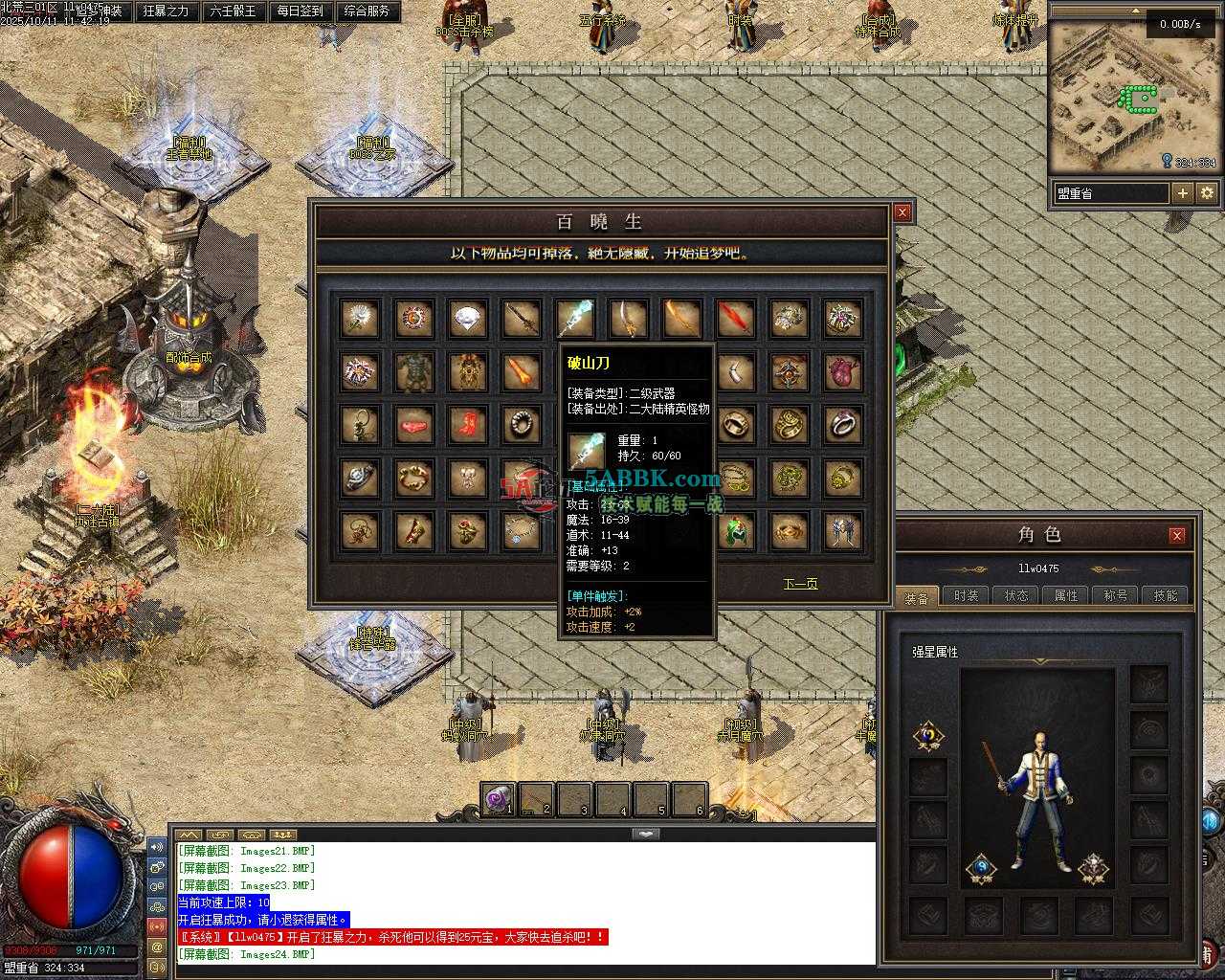
Task: Pick the red heart item slot
Action: [843, 371]
